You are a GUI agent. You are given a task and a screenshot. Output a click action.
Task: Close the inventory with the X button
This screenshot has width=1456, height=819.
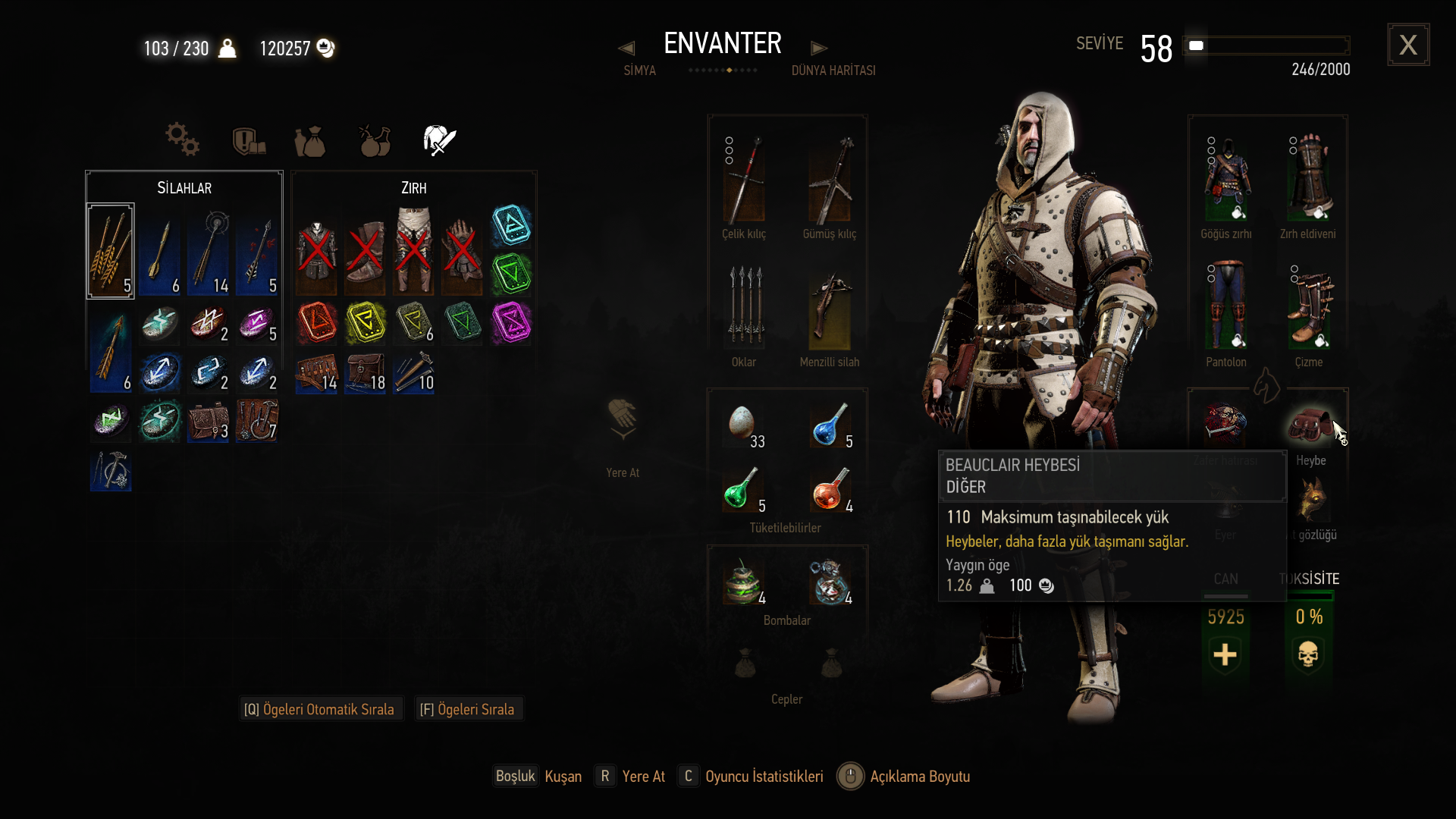[x=1408, y=45]
